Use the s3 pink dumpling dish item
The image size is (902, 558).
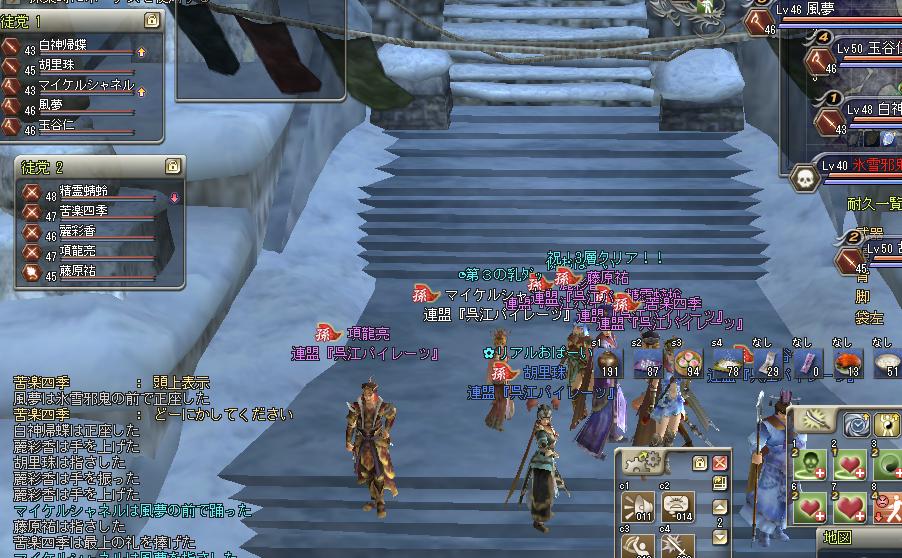coord(689,364)
